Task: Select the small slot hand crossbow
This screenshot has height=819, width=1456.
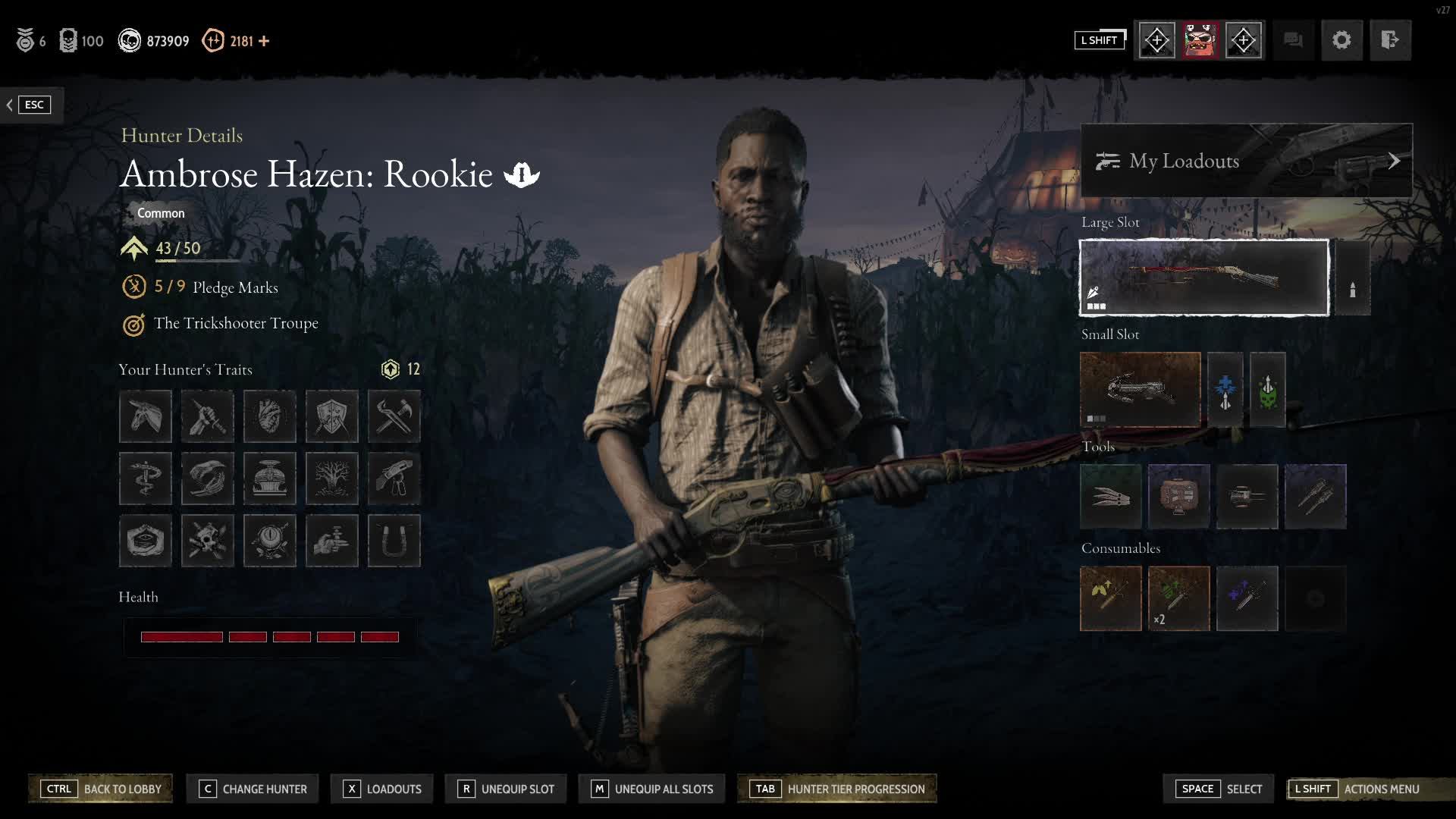Action: [1140, 389]
